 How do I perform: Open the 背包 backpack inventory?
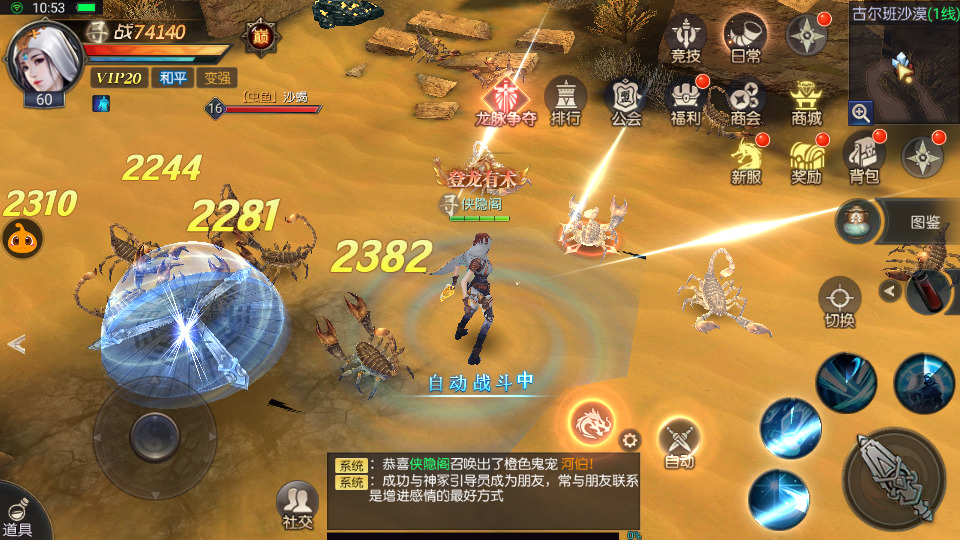[x=864, y=158]
